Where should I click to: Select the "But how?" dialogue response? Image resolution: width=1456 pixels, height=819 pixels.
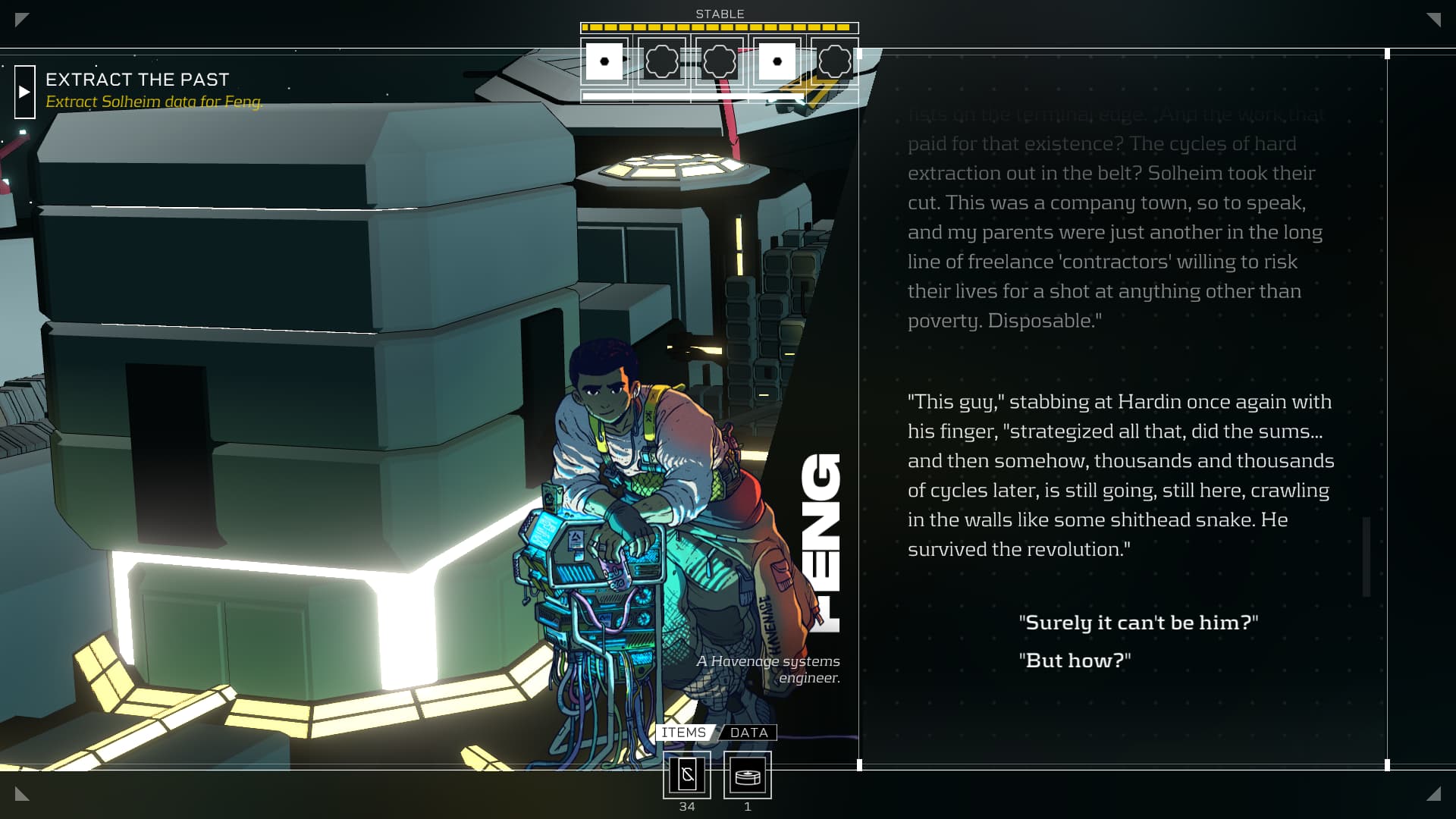pyautogui.click(x=1074, y=661)
